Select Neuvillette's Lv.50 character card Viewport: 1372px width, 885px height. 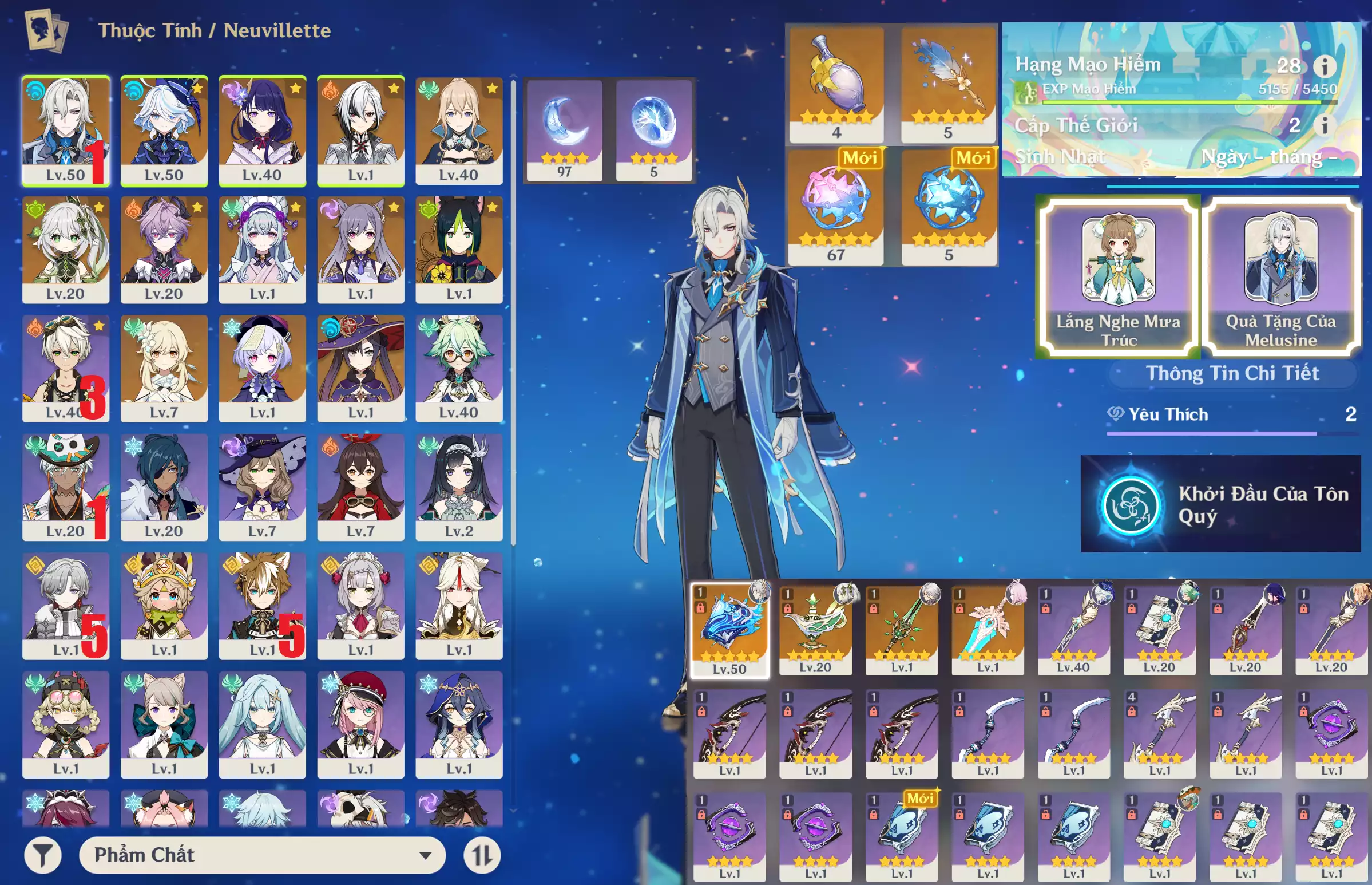pos(65,131)
